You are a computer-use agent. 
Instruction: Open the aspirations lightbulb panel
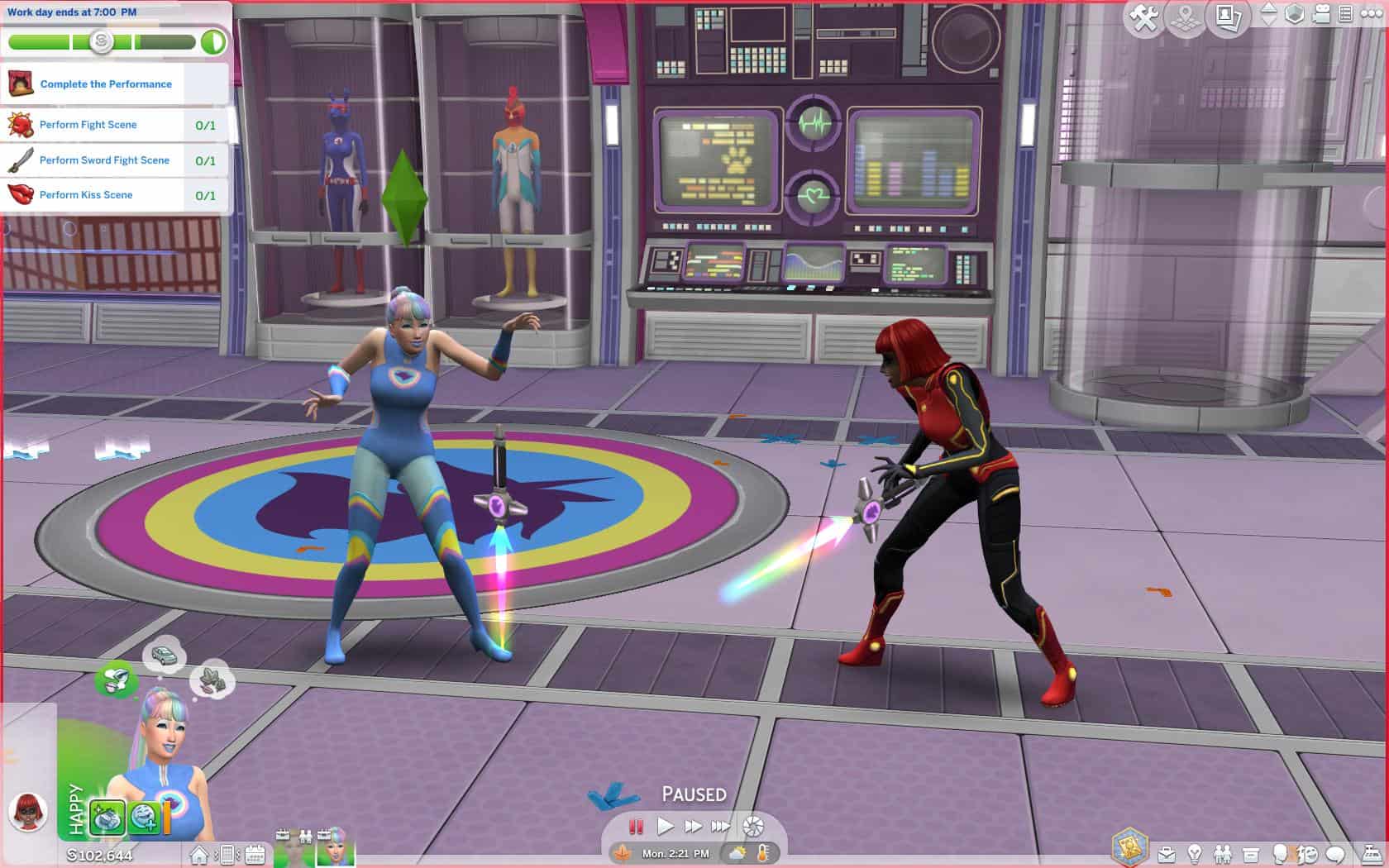point(1195,854)
